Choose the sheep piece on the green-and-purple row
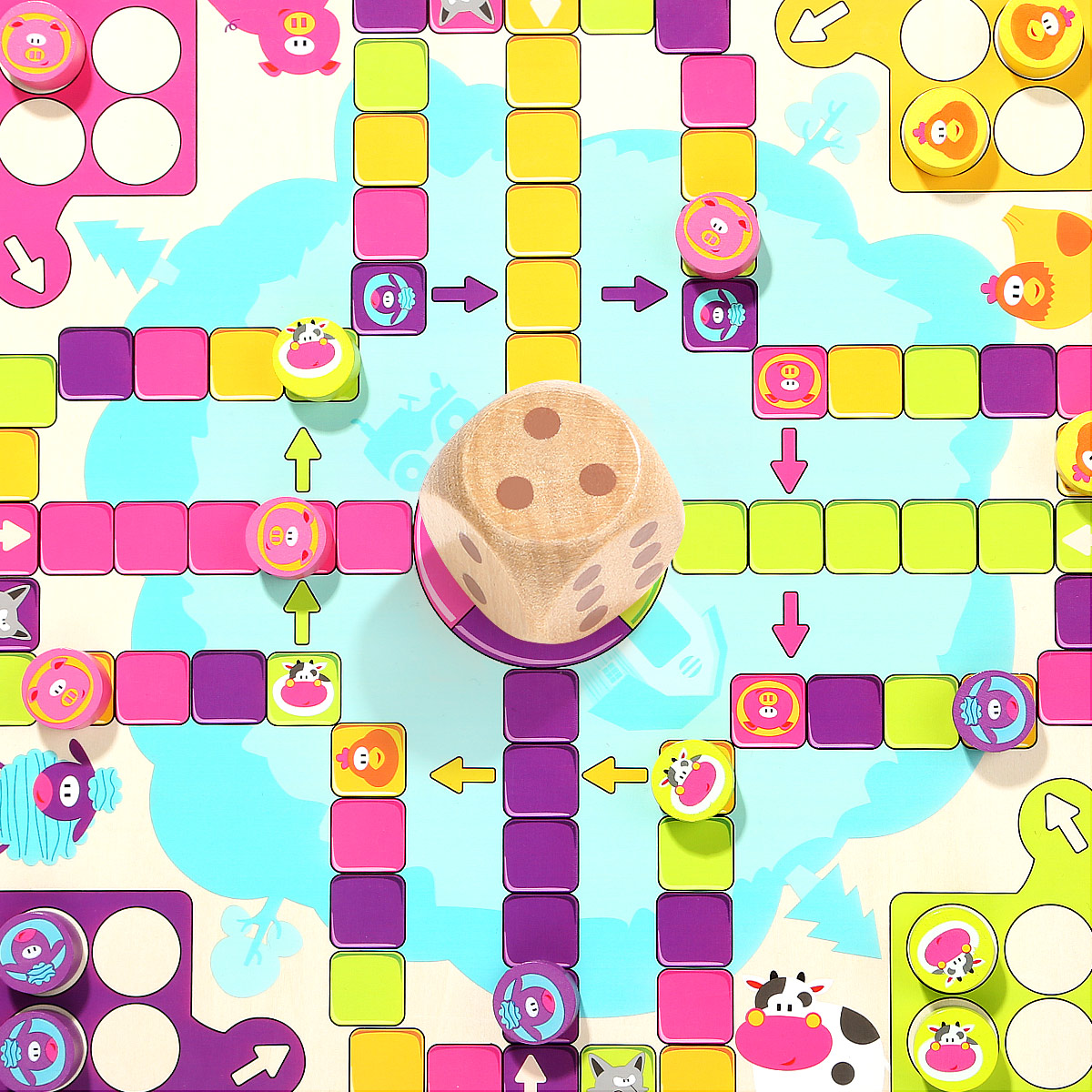Viewport: 1092px width, 1092px height. [994, 710]
